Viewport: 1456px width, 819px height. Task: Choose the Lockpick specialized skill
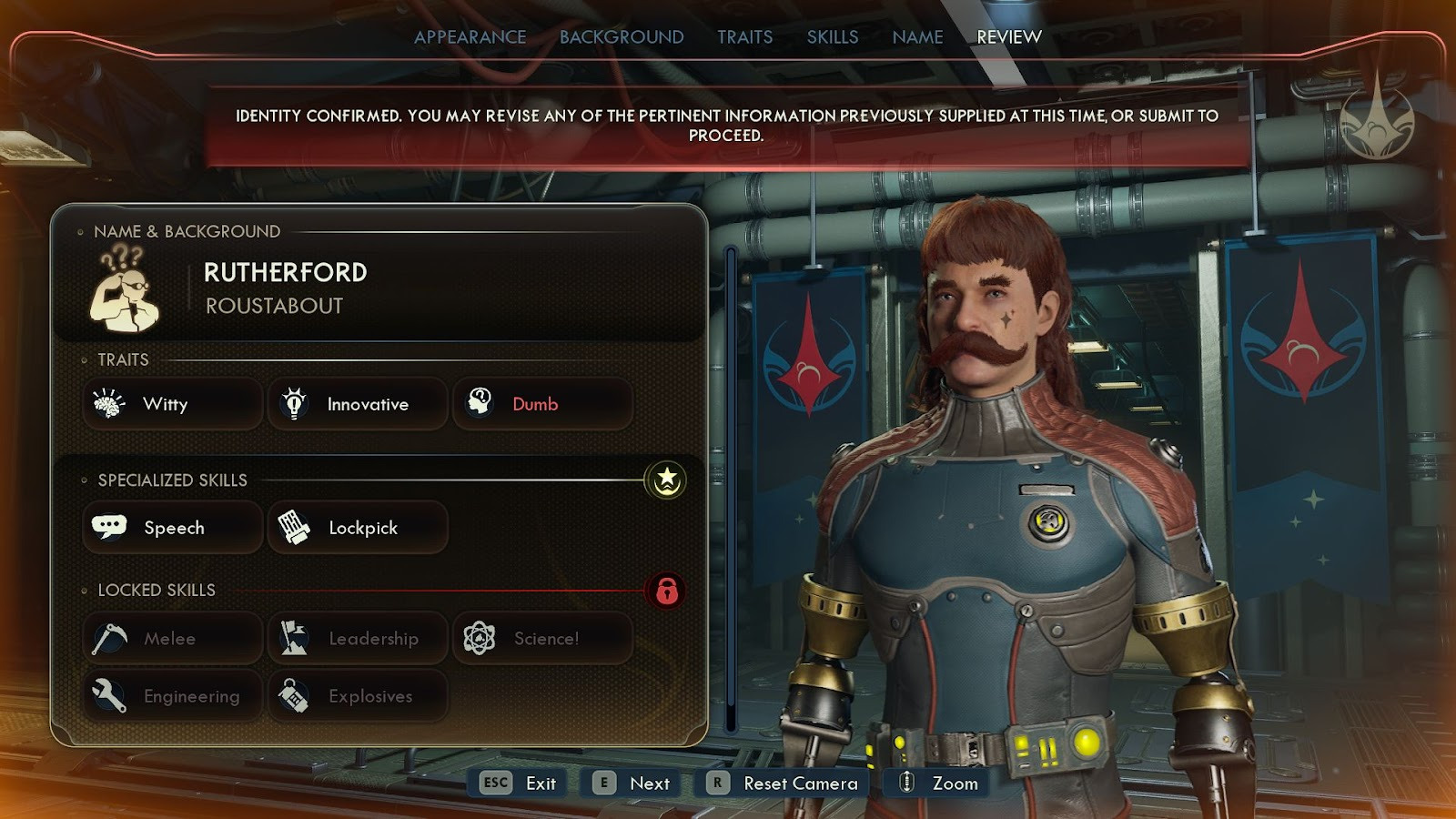[358, 528]
